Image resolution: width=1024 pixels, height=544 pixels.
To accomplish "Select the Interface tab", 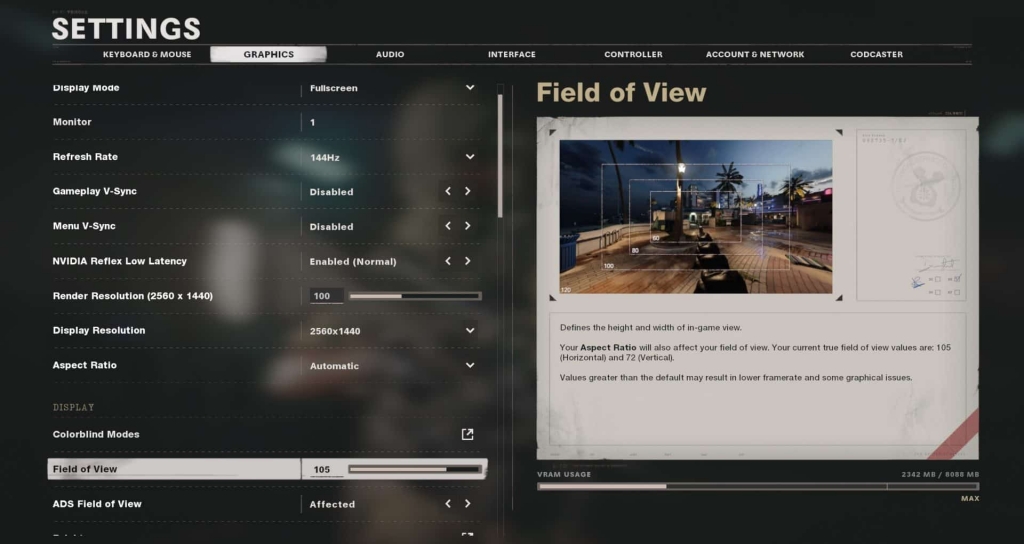I will coord(512,54).
